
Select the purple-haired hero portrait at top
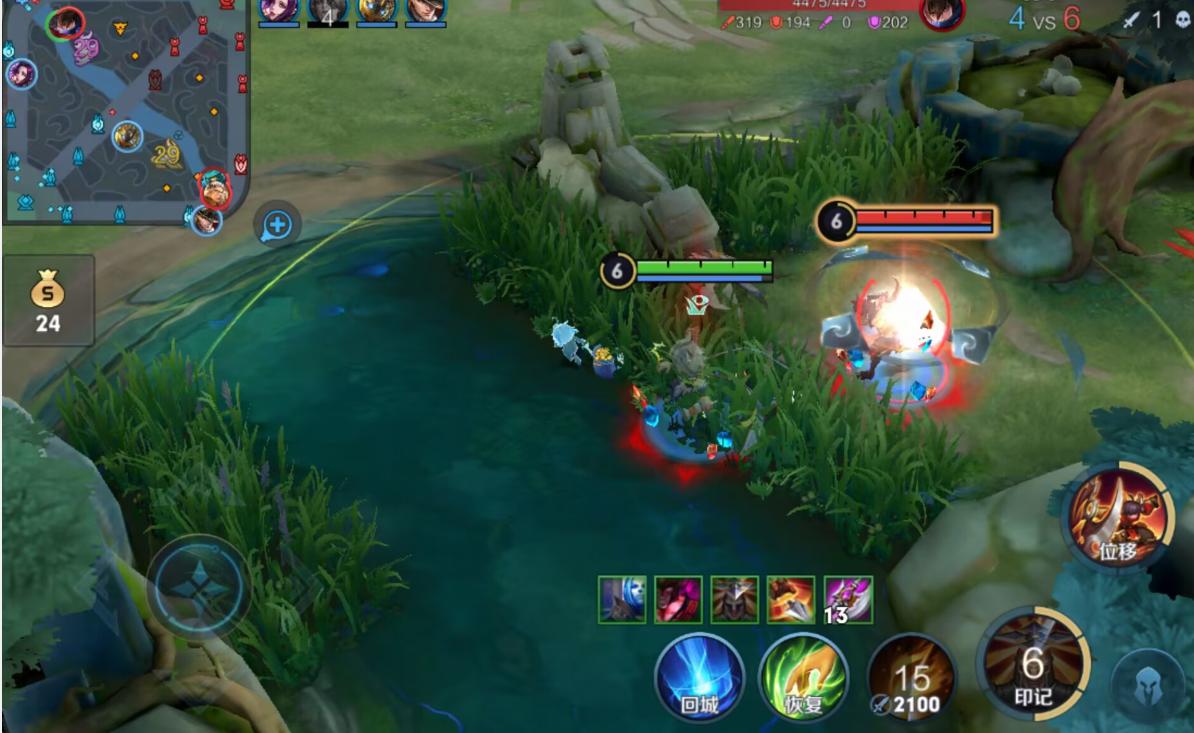(x=279, y=10)
